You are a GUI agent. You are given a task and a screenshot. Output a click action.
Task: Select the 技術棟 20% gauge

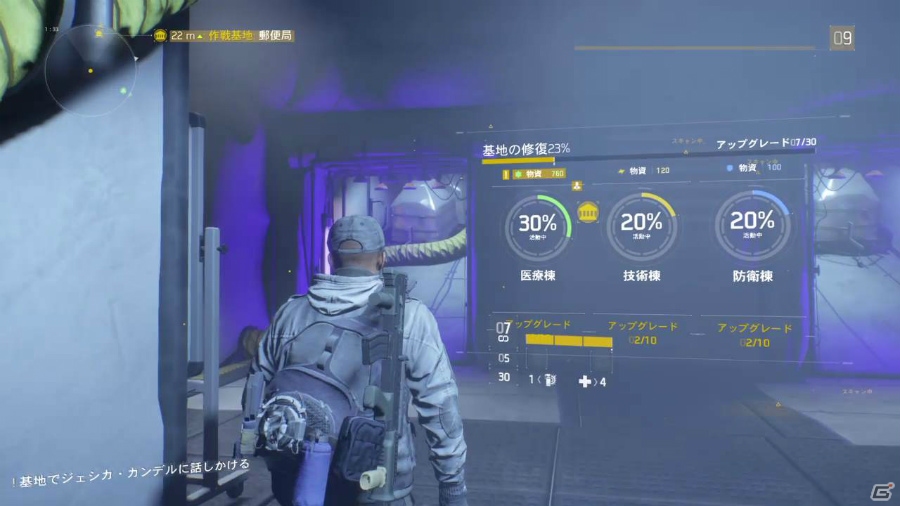click(642, 225)
